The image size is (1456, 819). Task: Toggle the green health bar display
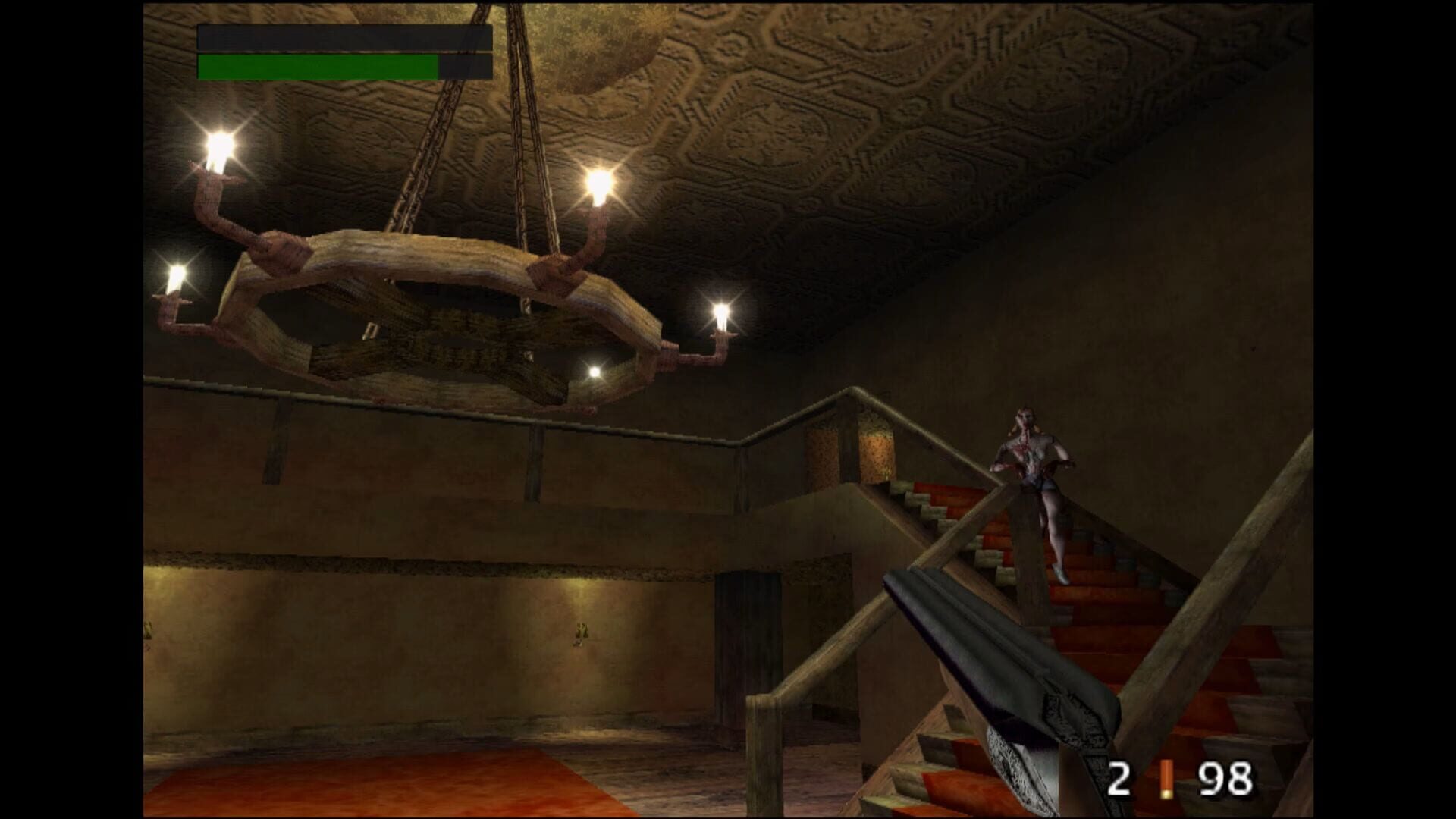pos(318,64)
